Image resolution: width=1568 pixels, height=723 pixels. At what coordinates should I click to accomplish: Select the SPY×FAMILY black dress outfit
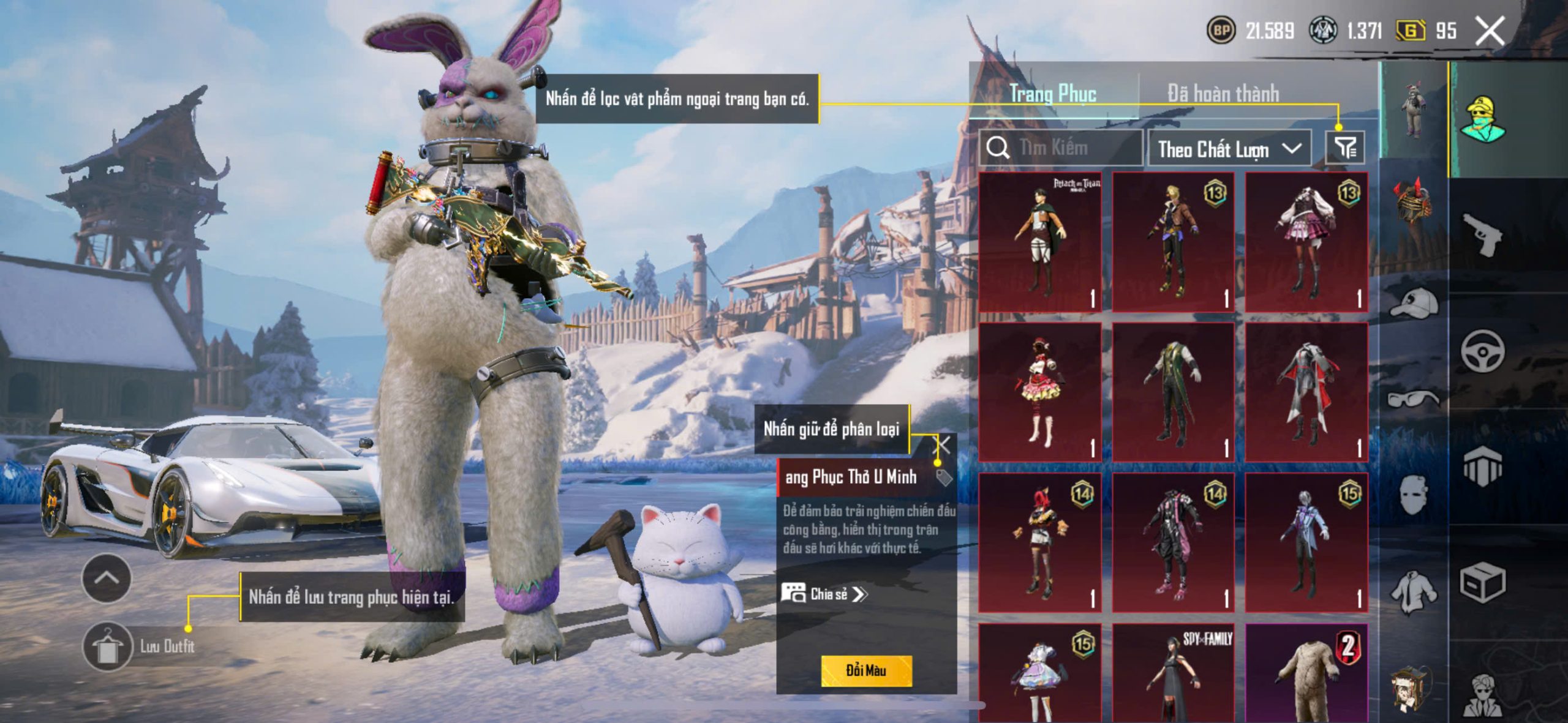(x=1173, y=673)
